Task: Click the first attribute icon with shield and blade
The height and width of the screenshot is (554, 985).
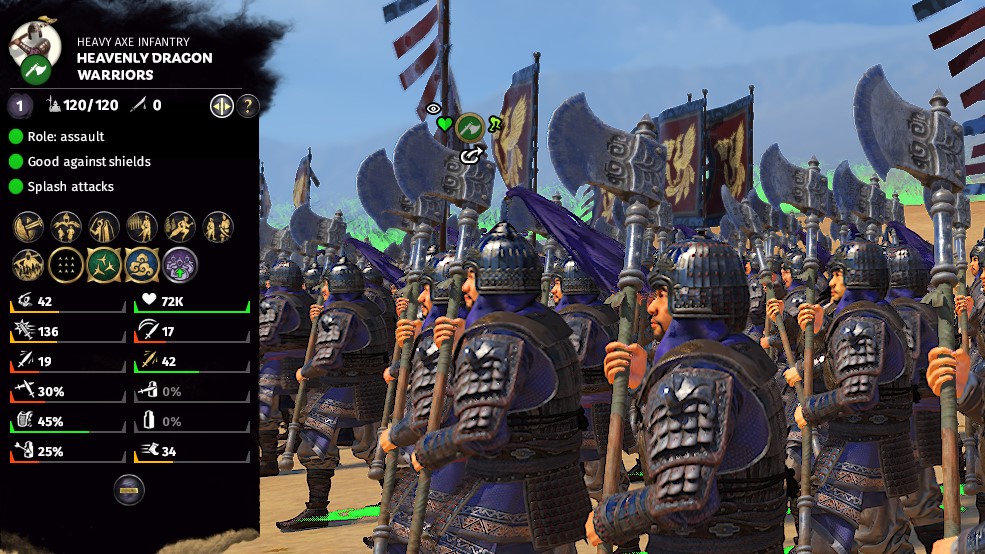Action: [28, 227]
